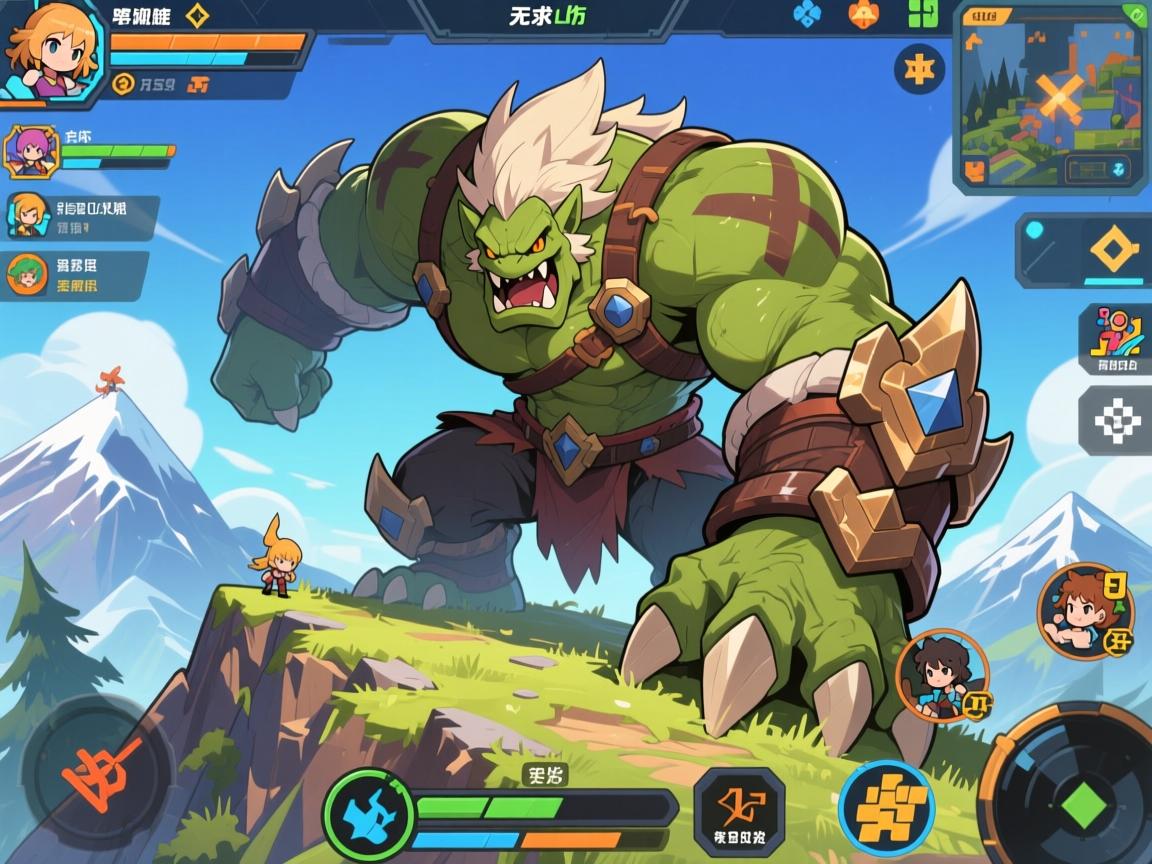Open the colorful figure side button
The image size is (1152, 864).
(x=1116, y=338)
